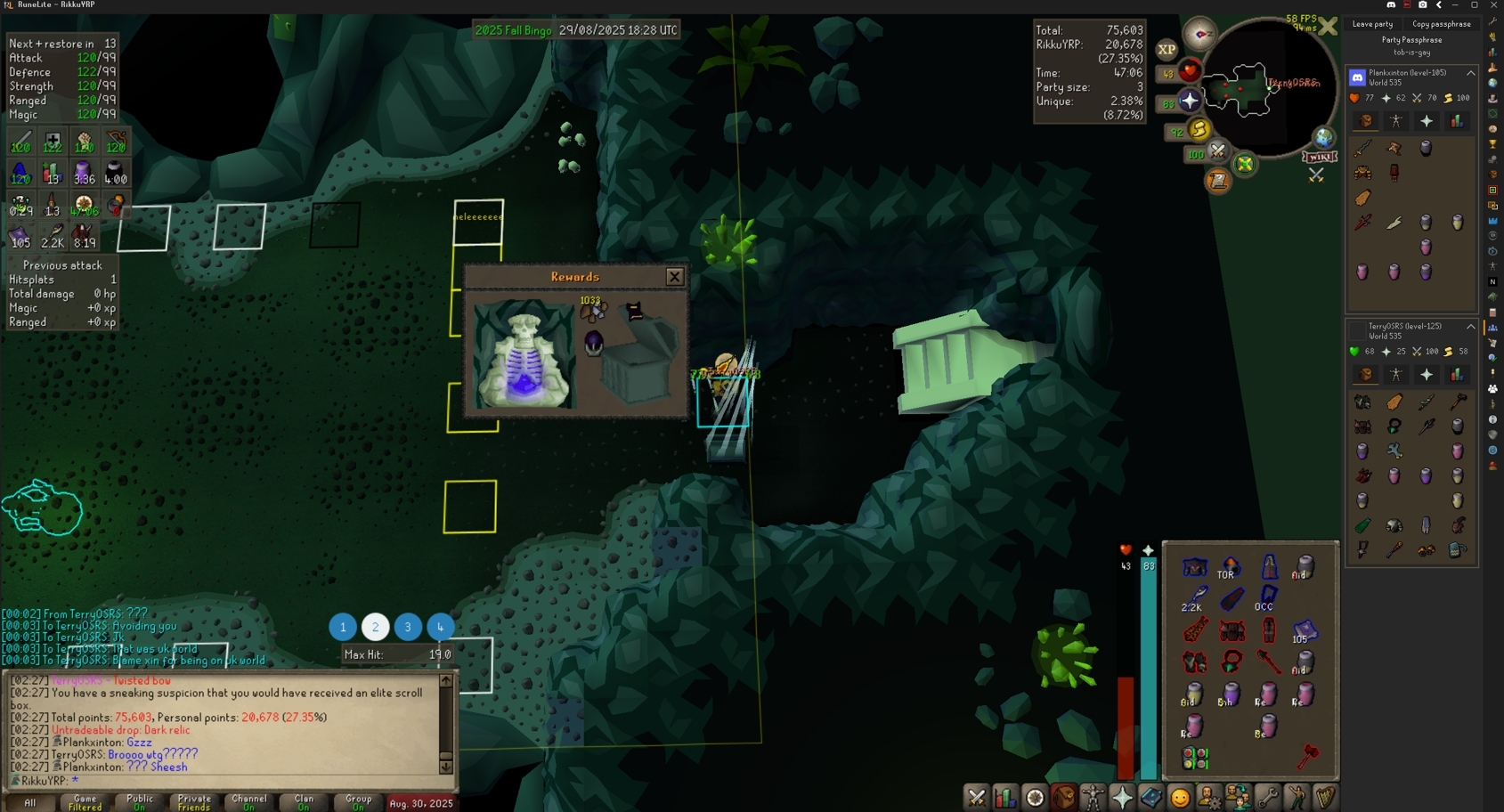
Task: Close the Rewards window
Action: click(x=674, y=277)
